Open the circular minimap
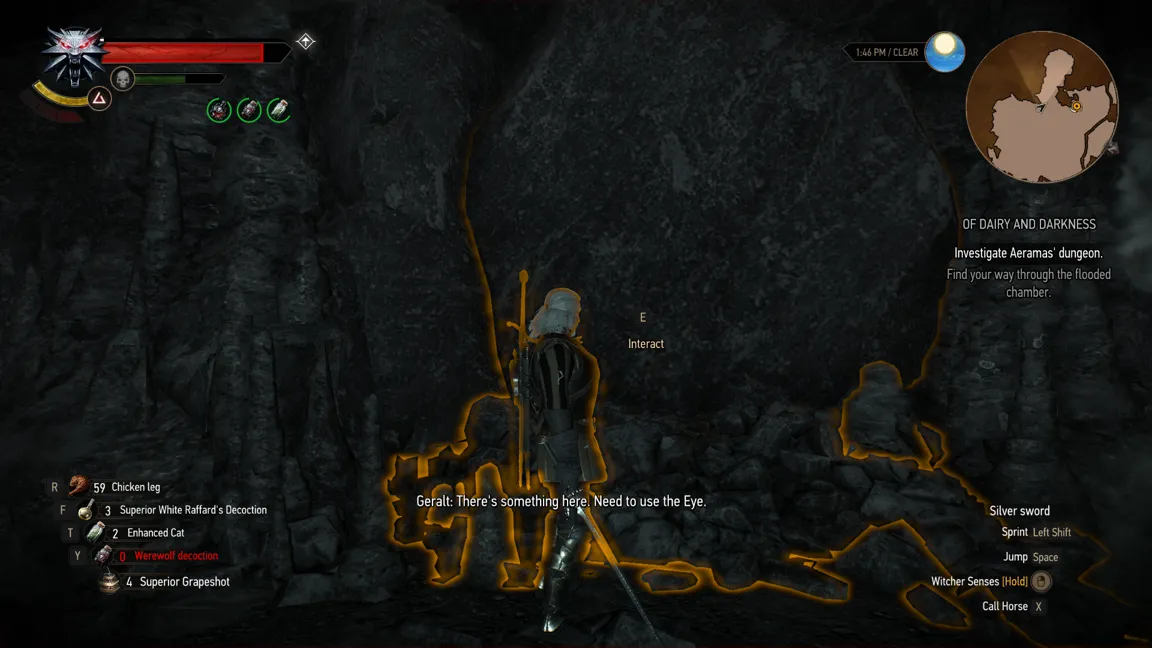1152x648 pixels. coord(1041,107)
